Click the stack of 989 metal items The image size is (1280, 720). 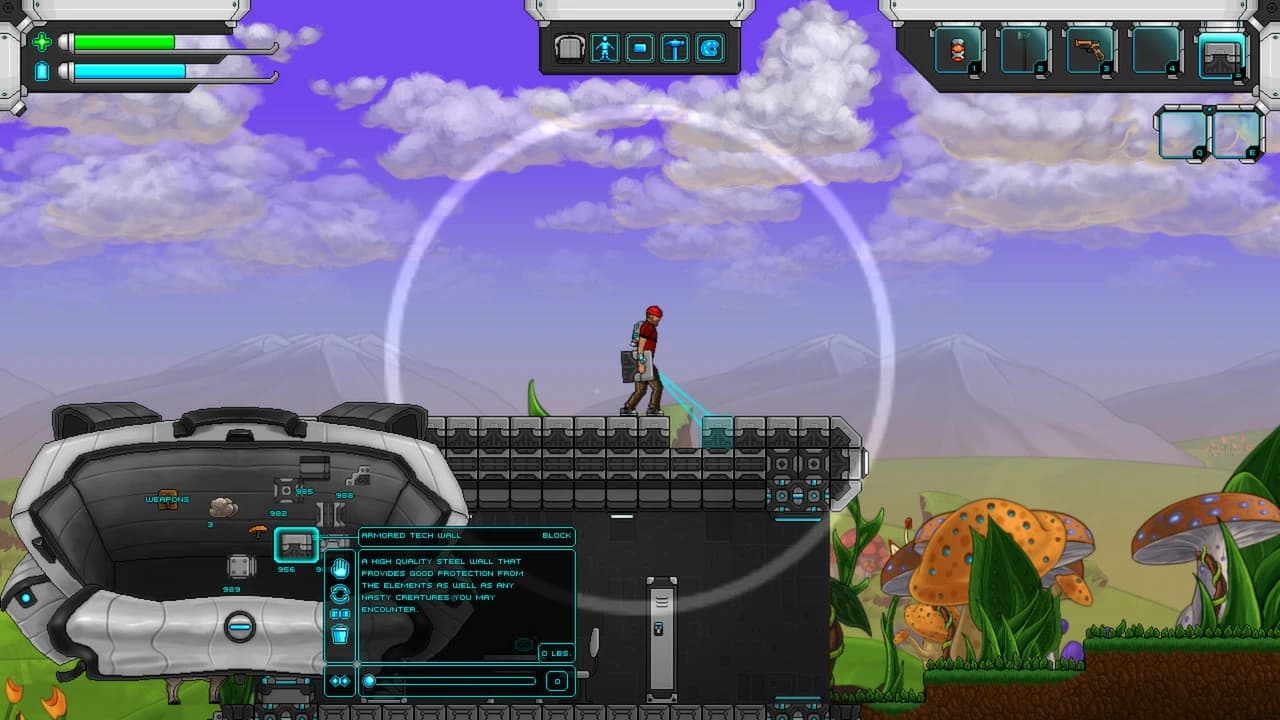tap(239, 568)
